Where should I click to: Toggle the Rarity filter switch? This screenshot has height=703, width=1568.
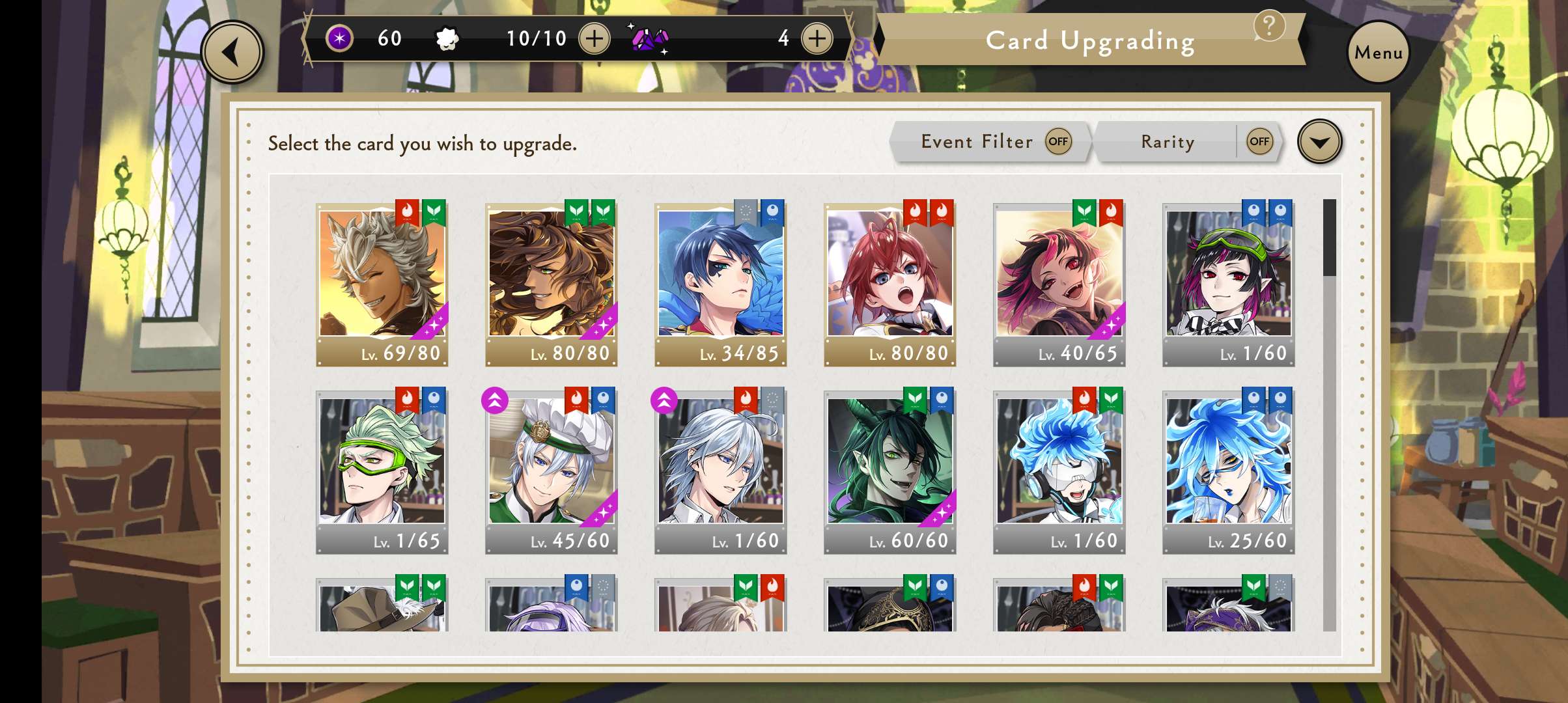coord(1259,141)
